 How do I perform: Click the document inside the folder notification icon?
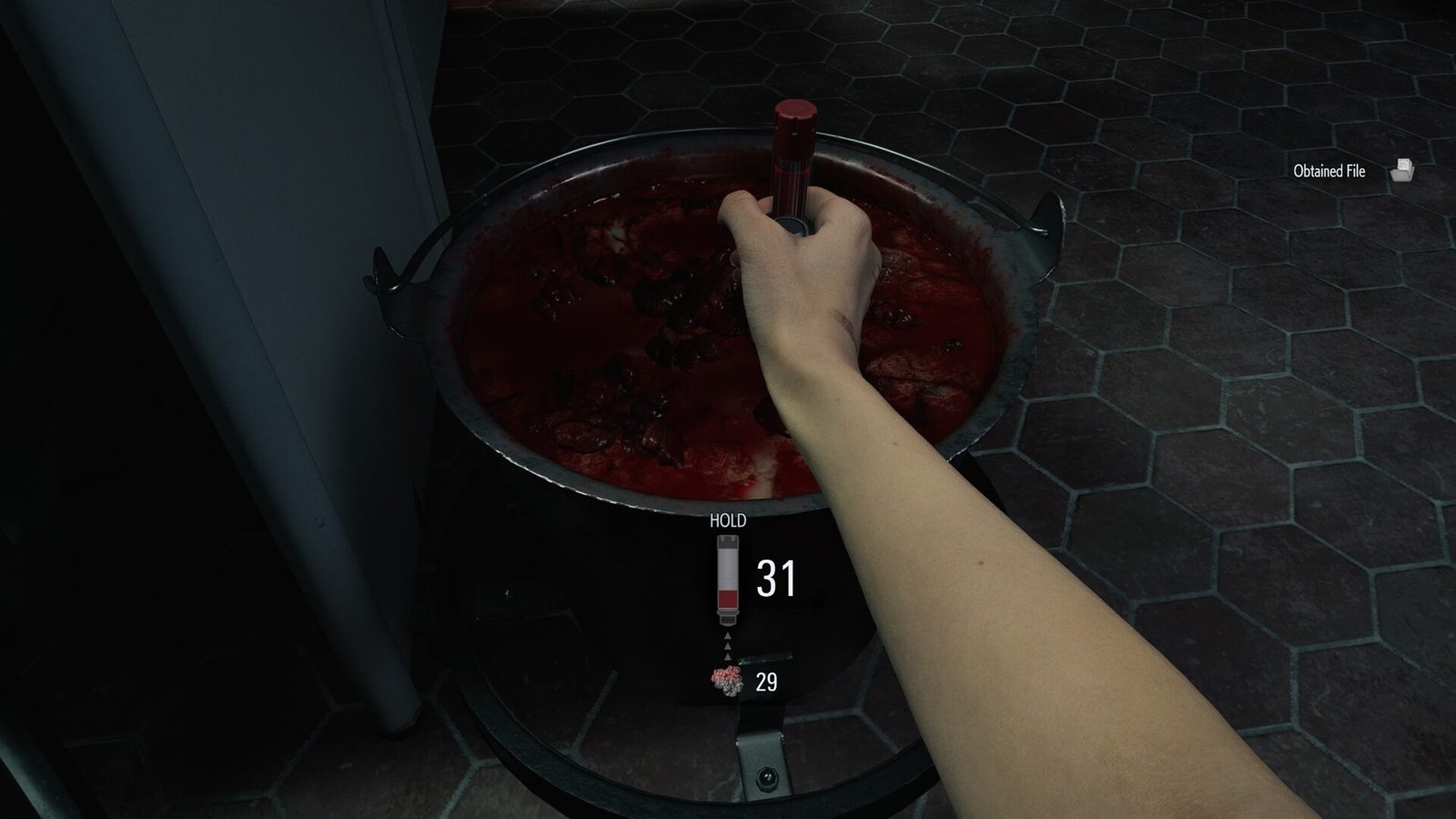click(1404, 163)
